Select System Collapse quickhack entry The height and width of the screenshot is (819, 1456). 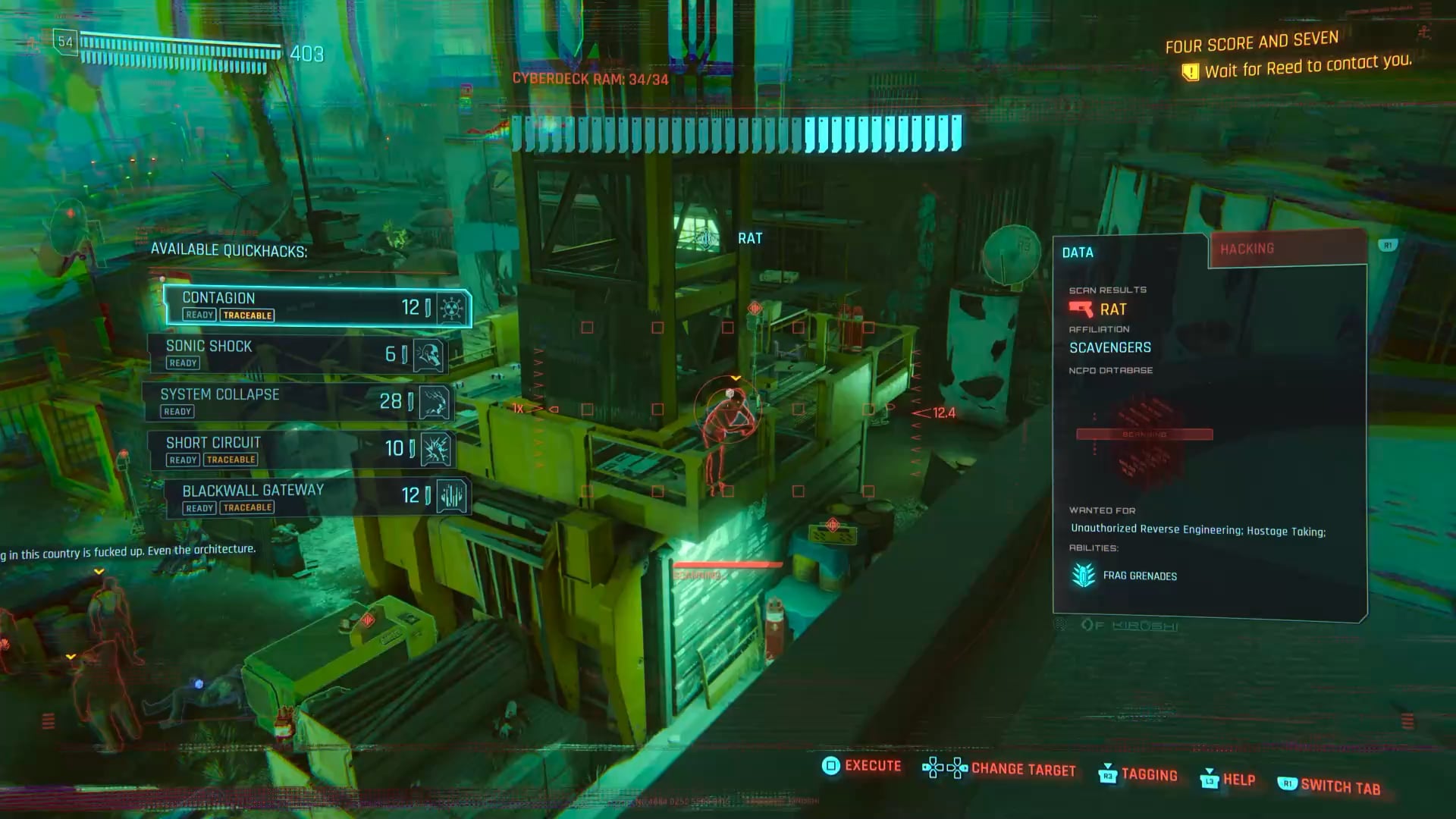coord(299,402)
